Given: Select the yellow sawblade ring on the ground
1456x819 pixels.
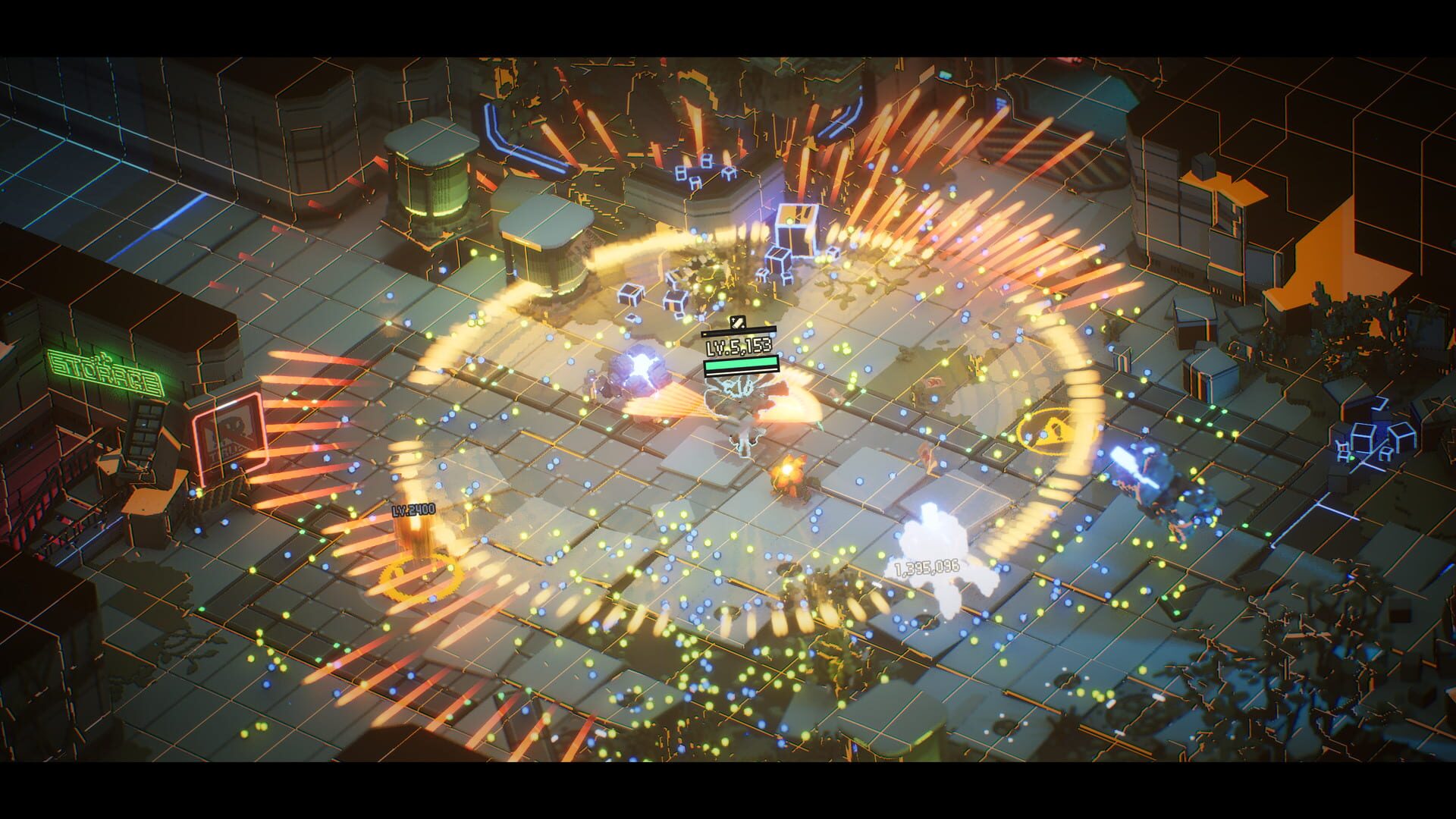Looking at the screenshot, I should 421,580.
